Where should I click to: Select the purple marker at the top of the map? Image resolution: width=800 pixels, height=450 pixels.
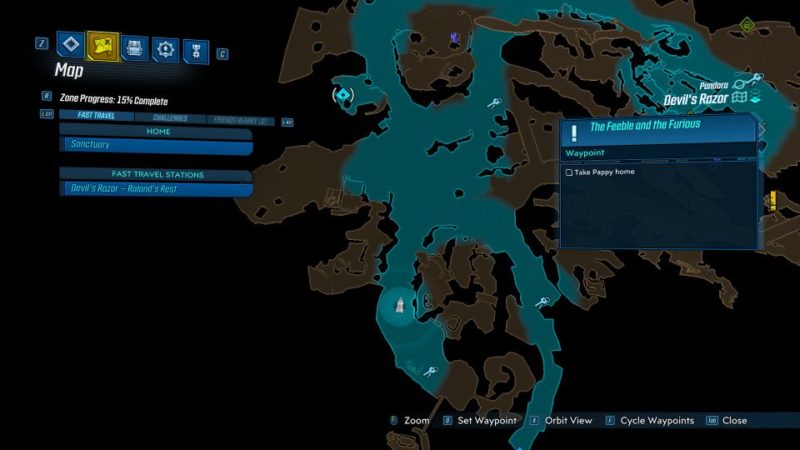pyautogui.click(x=454, y=39)
